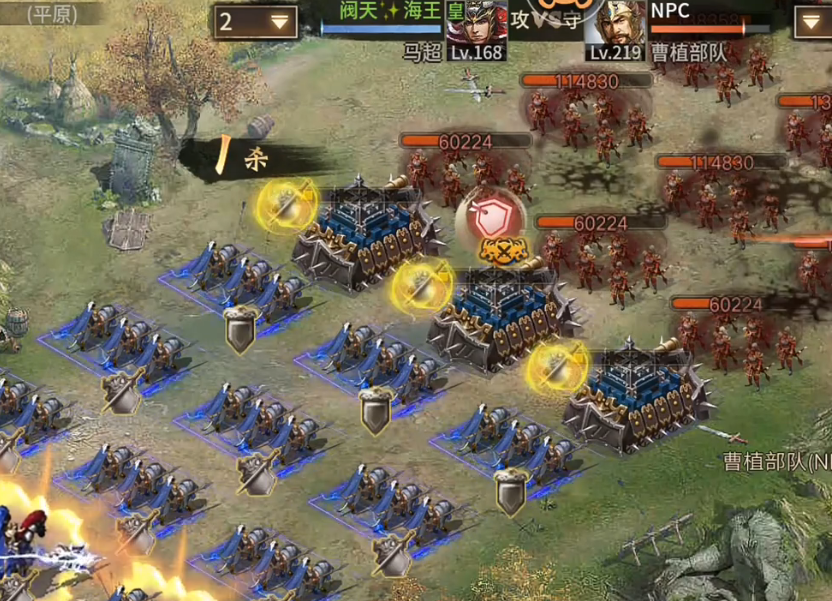Viewport: 832px width, 601px height.
Task: Expand the dropdown arrow beside the NPC name
Action: pos(813,21)
